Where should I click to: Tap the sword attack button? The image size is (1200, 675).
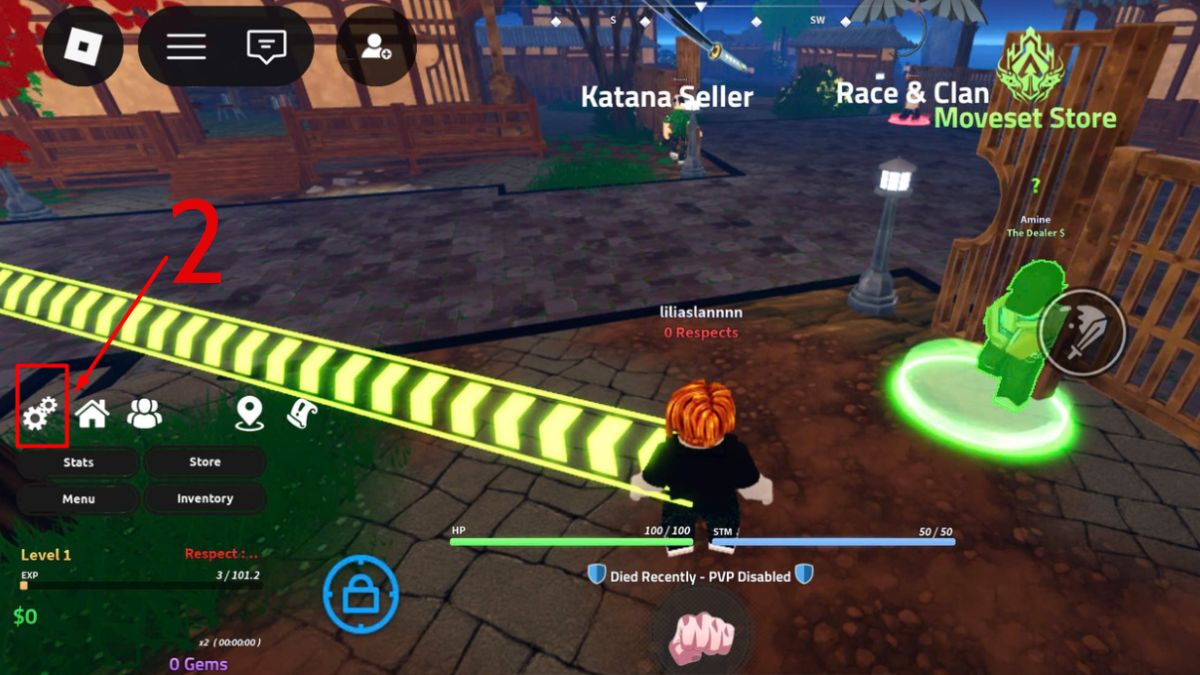[x=1081, y=332]
